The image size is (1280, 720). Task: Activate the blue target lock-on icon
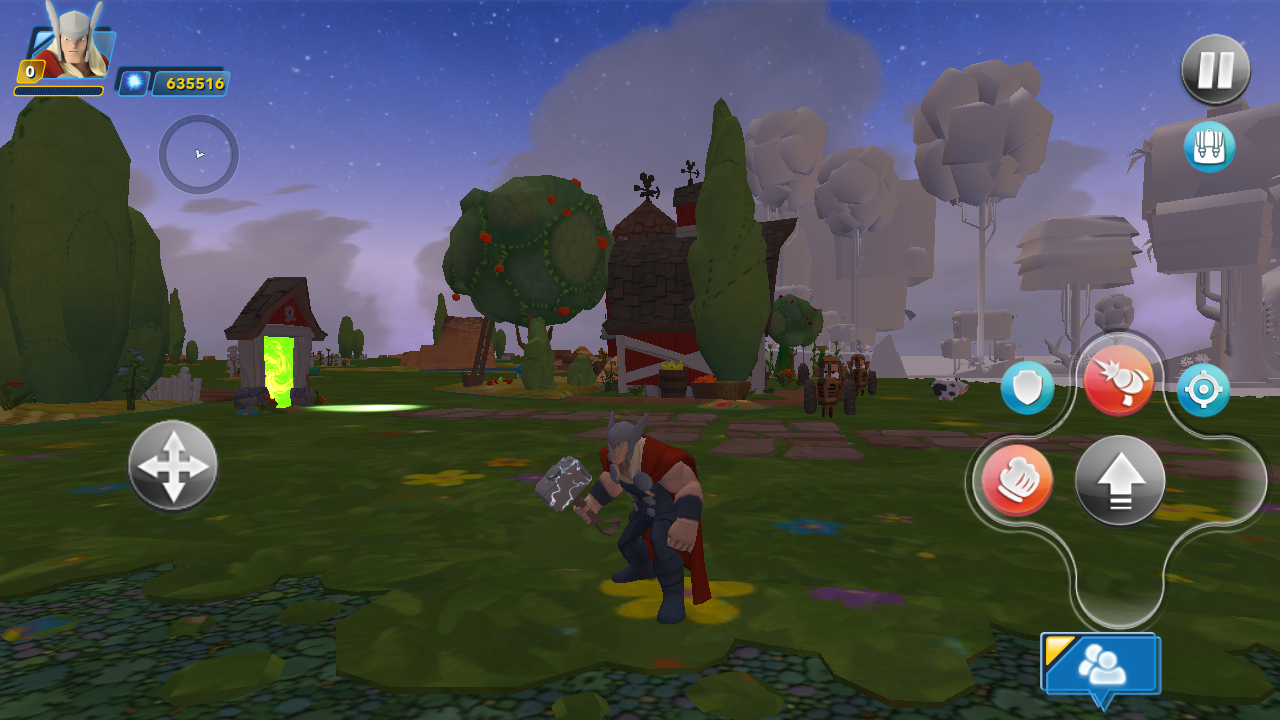[x=1204, y=390]
